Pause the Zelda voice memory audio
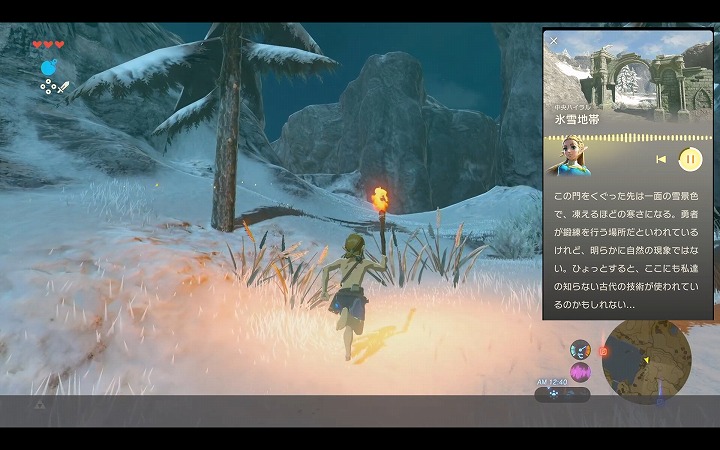Screen dimensions: 720x450 (690, 158)
